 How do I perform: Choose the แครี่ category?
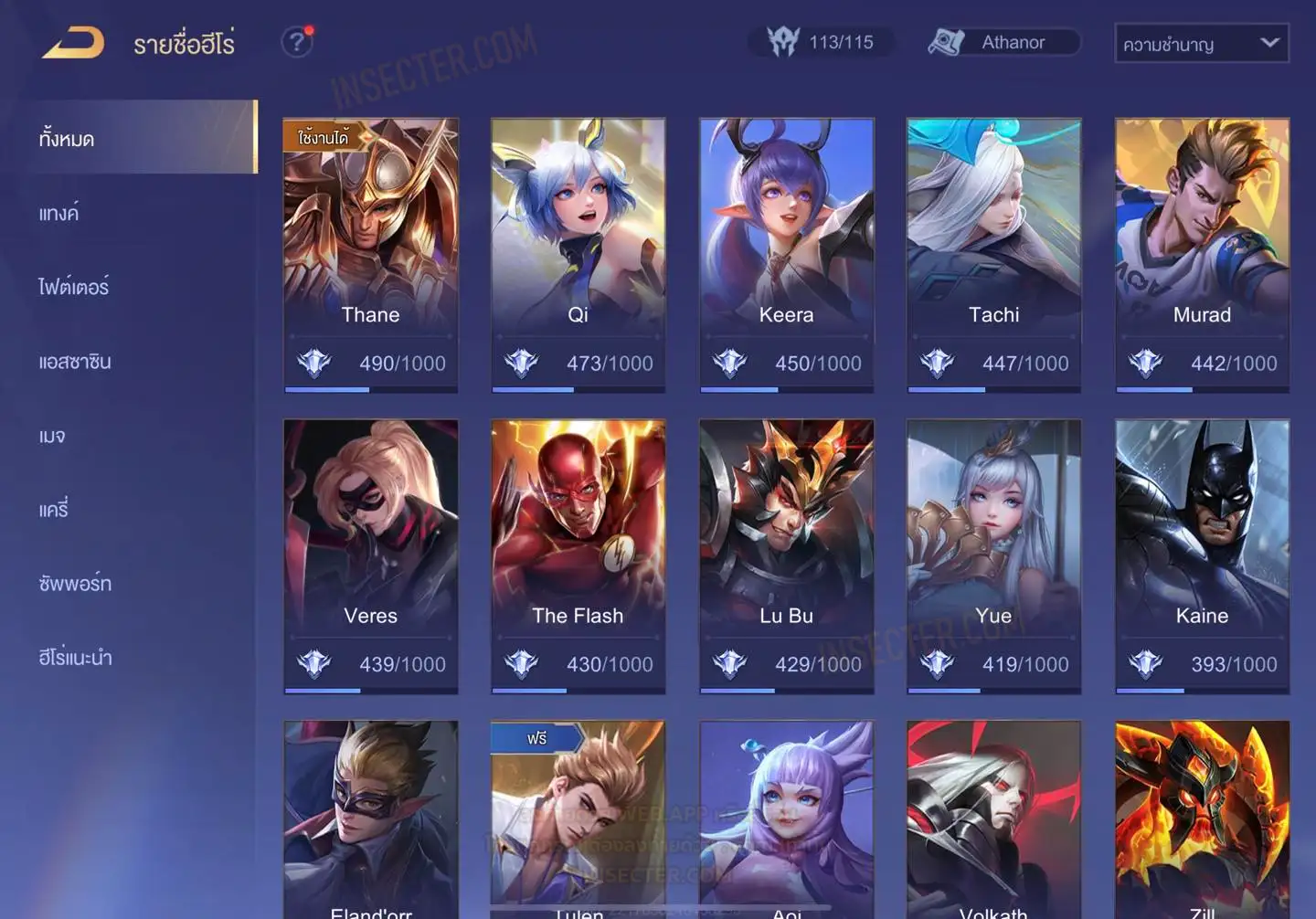(x=54, y=509)
